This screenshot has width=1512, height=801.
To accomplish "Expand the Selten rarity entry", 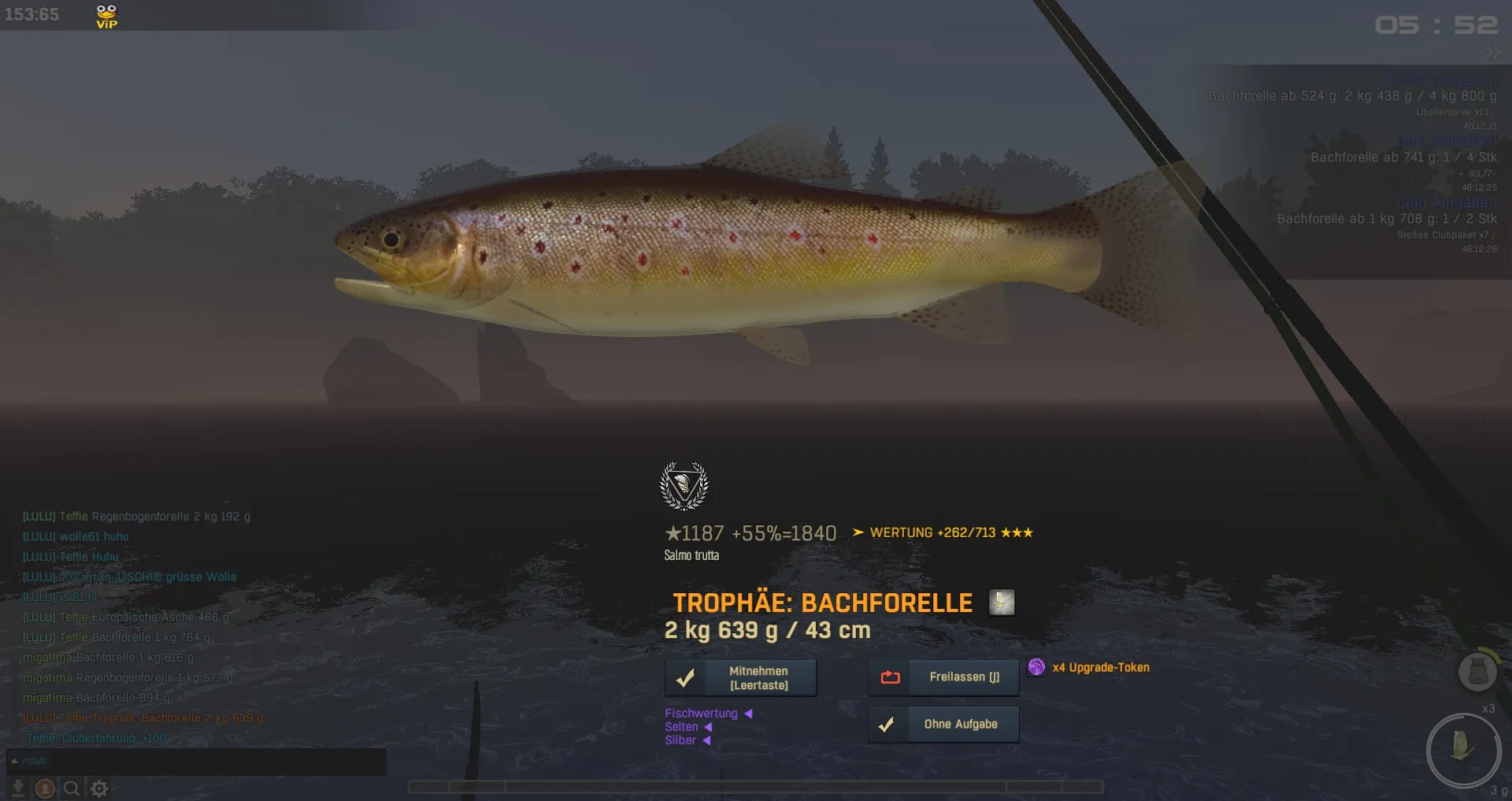I will pyautogui.click(x=708, y=727).
